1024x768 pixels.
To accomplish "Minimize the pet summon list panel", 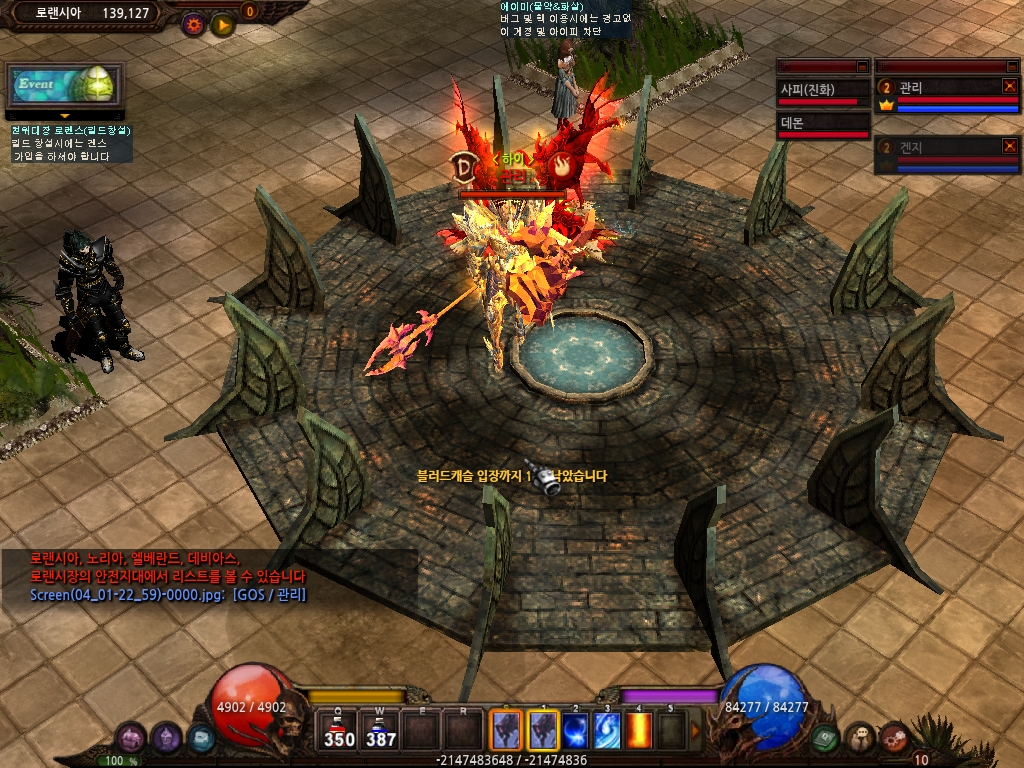I will [x=862, y=66].
